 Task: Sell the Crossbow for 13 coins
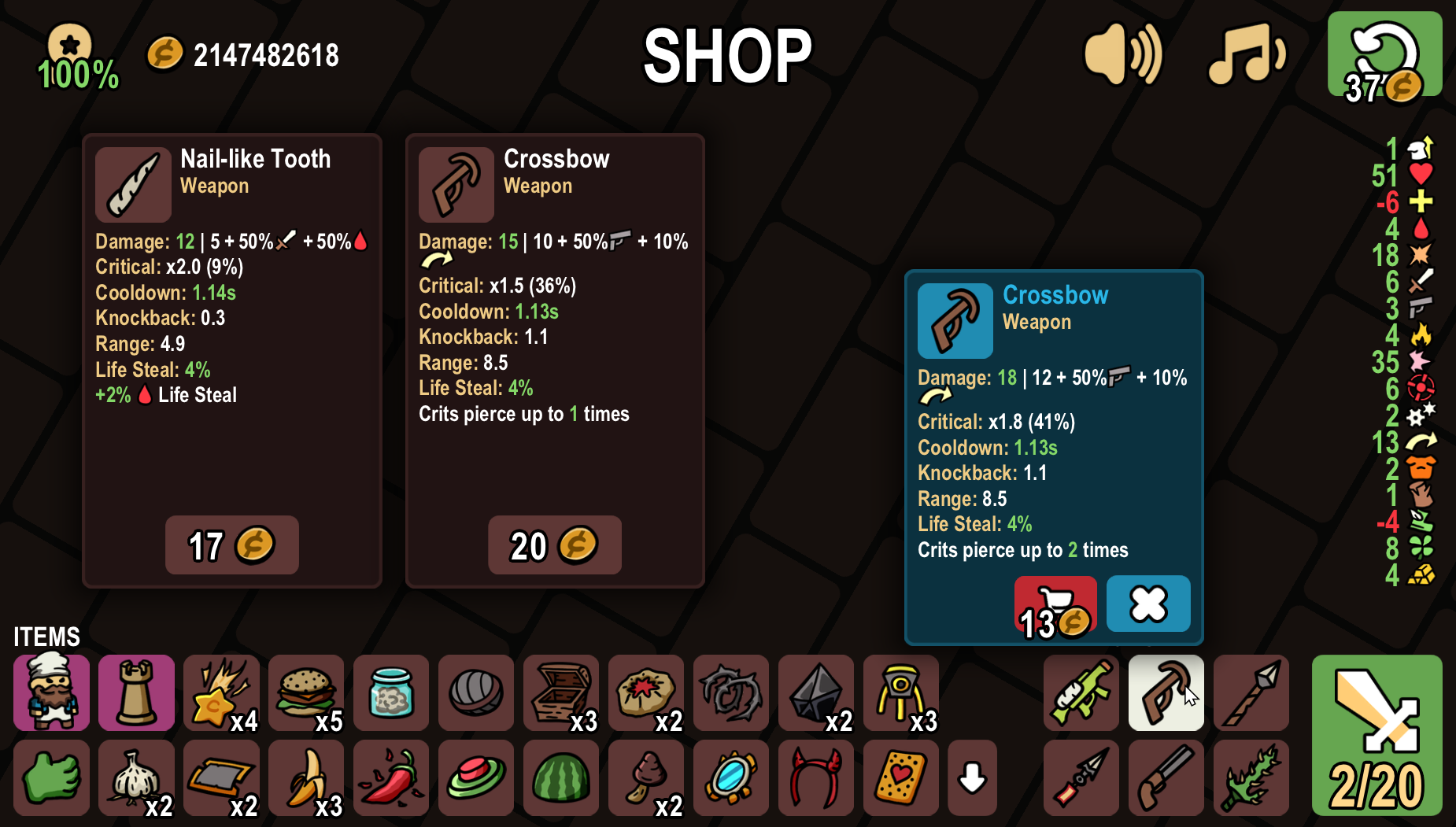pos(1055,604)
